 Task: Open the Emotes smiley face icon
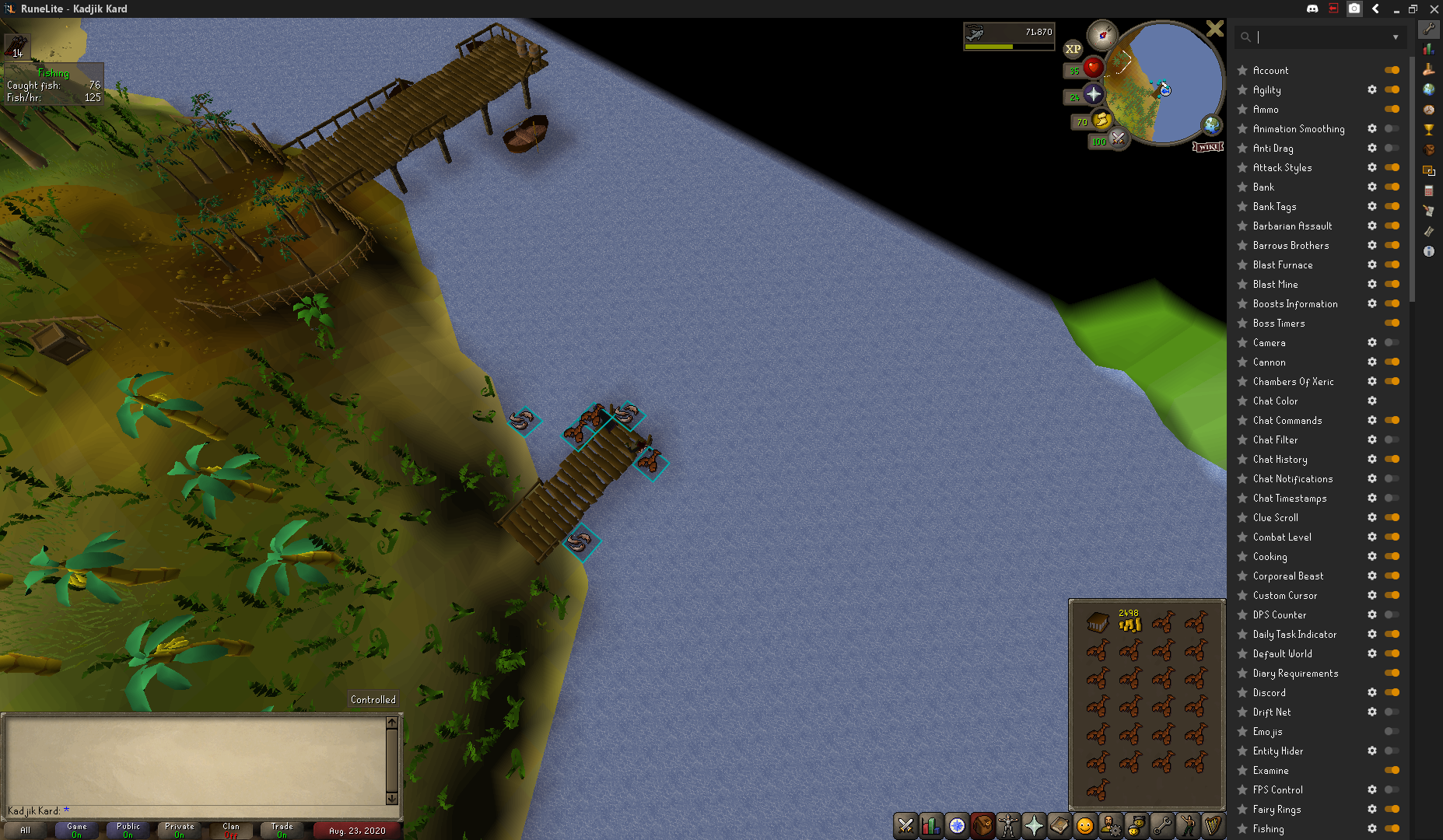1085,826
